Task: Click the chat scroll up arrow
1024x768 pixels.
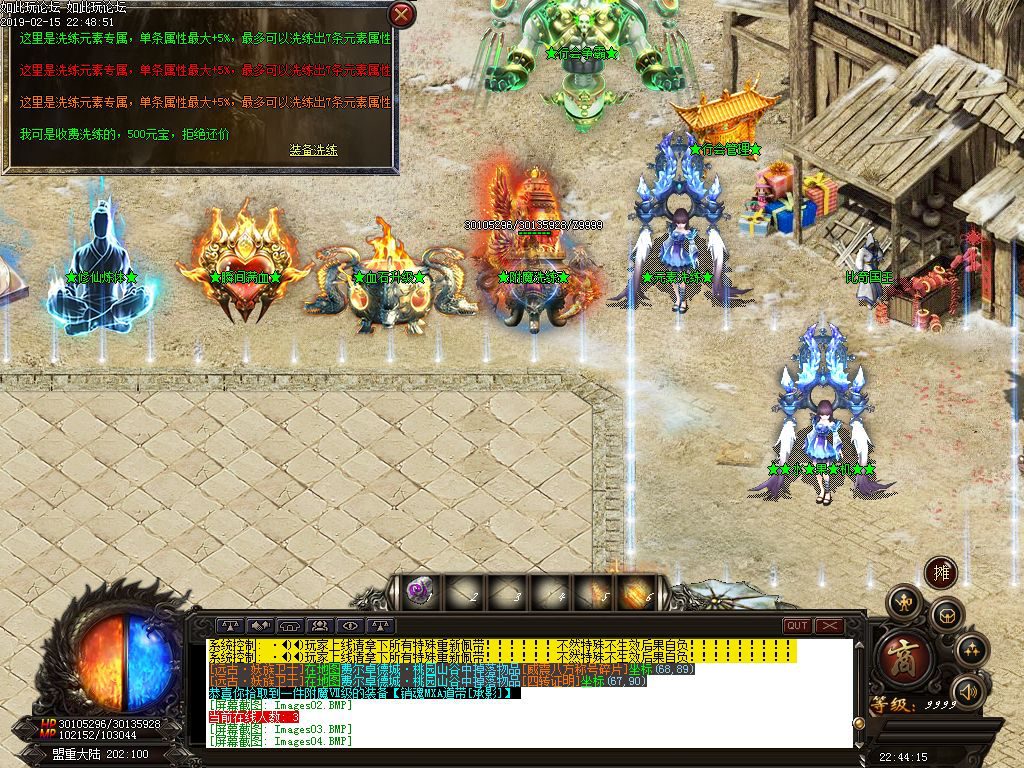Action: [857, 645]
